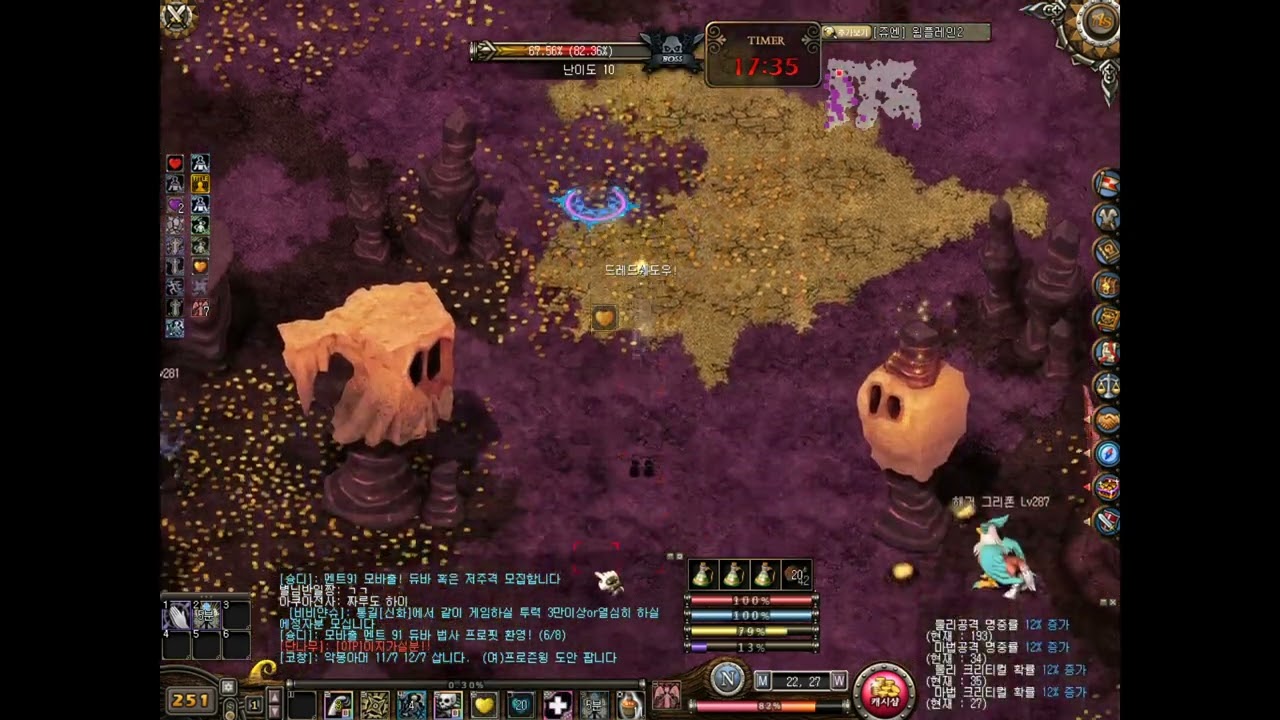Image resolution: width=1280 pixels, height=720 pixels.
Task: Open the handshake side menu icon
Action: point(1106,420)
